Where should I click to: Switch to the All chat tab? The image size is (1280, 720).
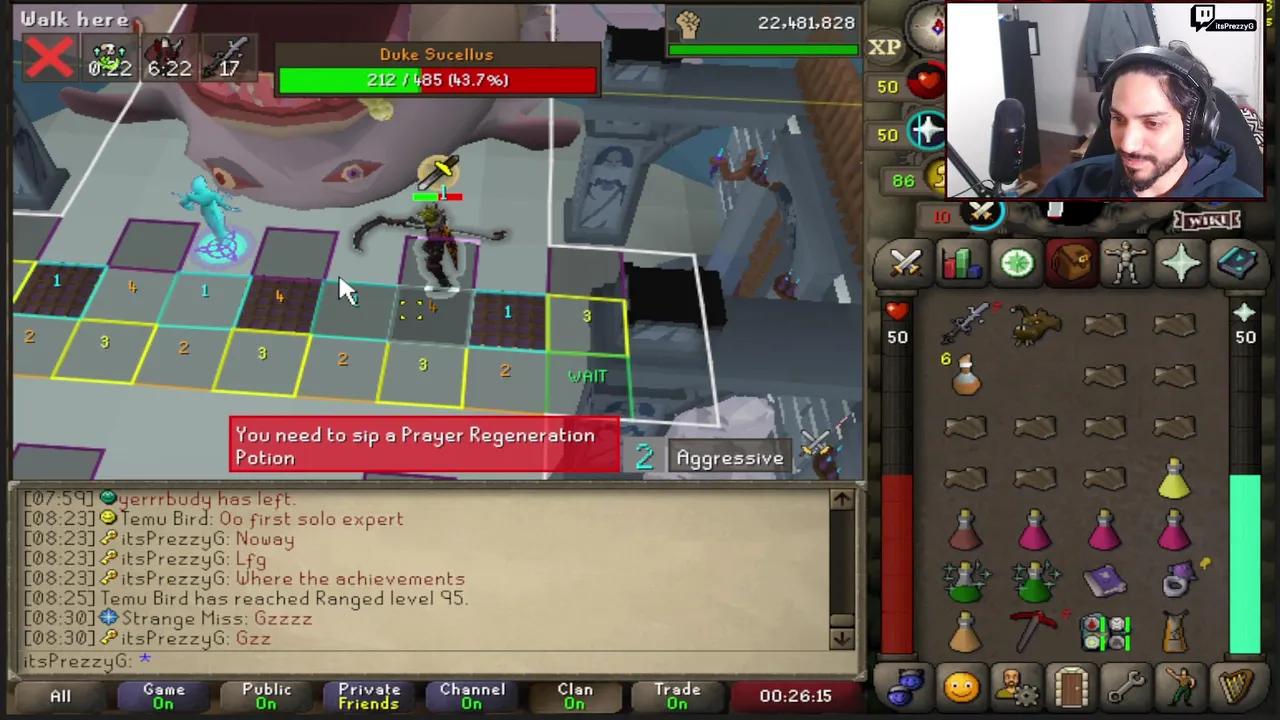pyautogui.click(x=60, y=693)
